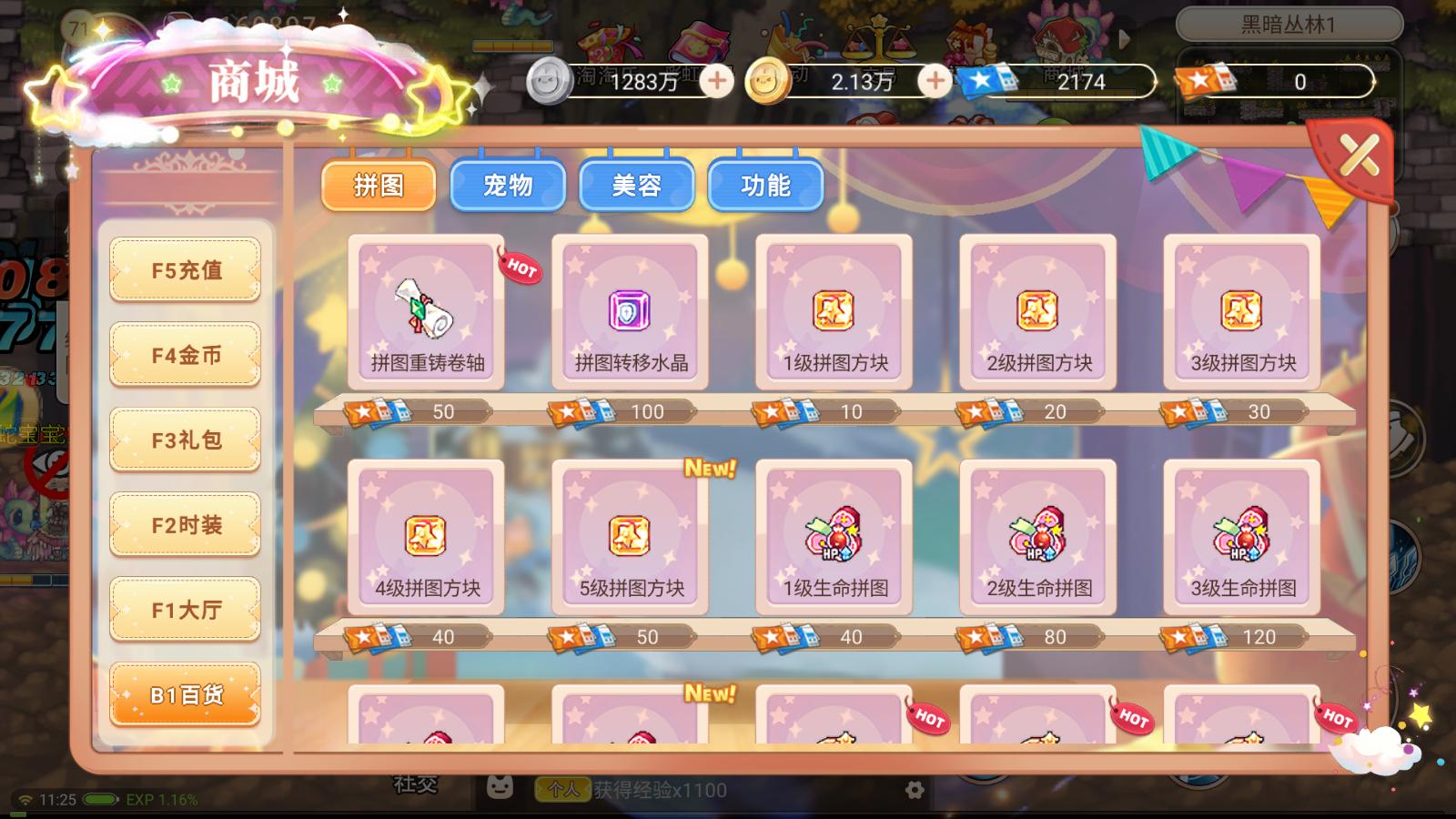This screenshot has height=819, width=1456.
Task: Select the 拼图转移水晶 crystal item icon
Action: pos(629,309)
